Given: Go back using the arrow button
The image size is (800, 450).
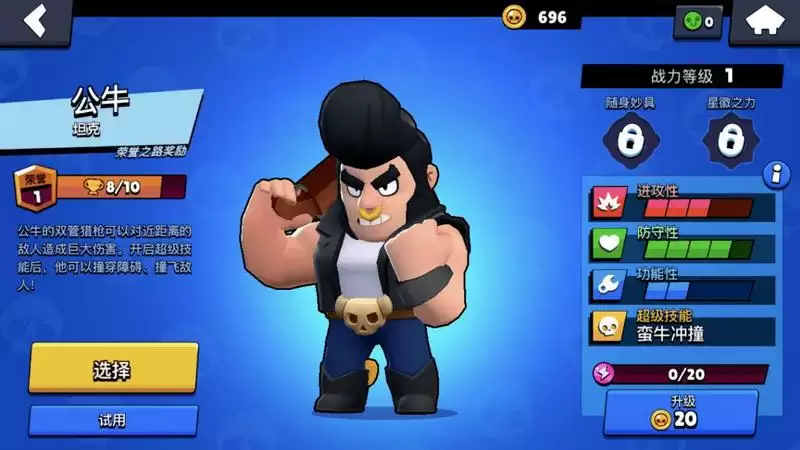Looking at the screenshot, I should 36,21.
